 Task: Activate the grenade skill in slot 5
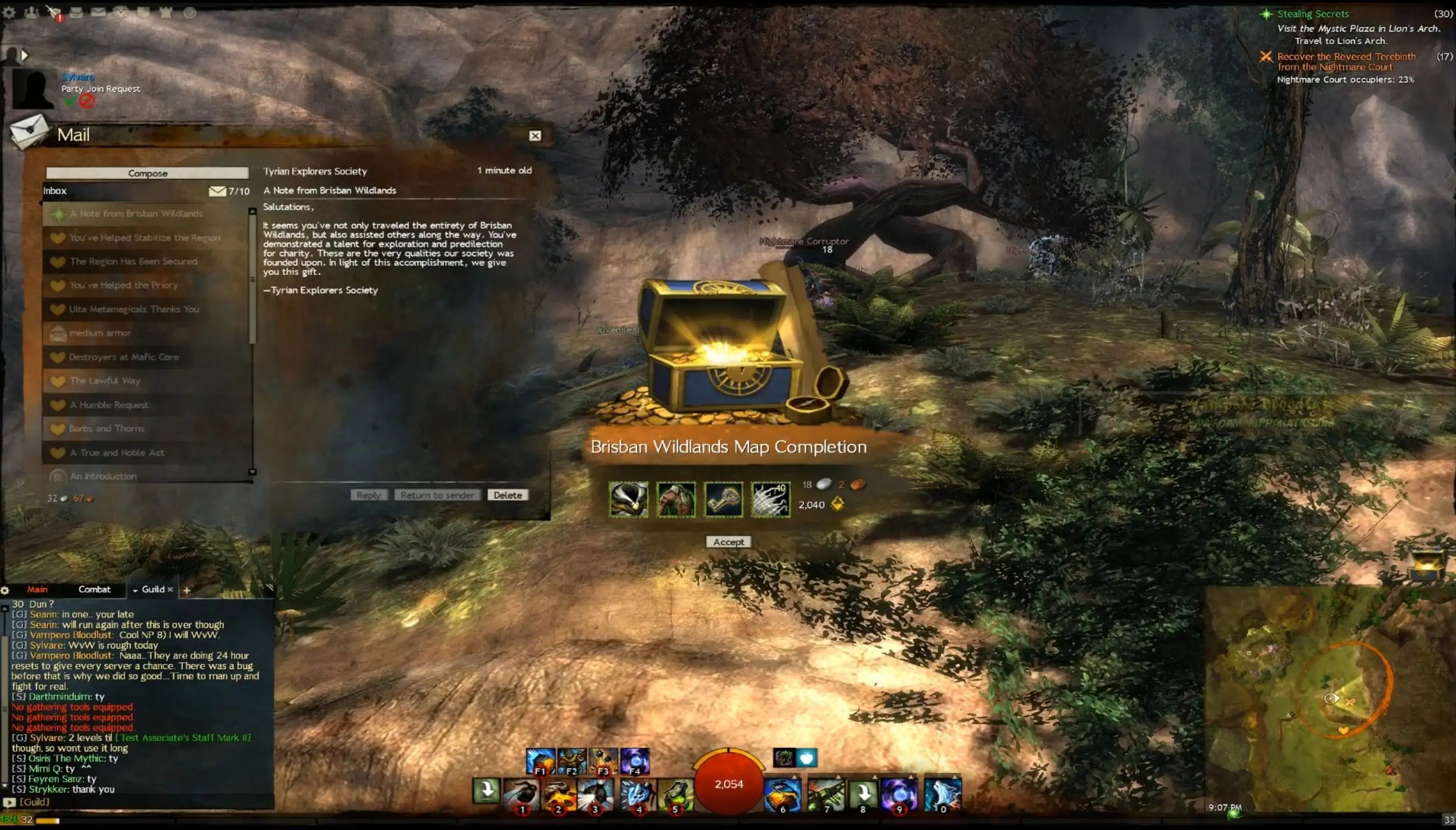coord(675,793)
